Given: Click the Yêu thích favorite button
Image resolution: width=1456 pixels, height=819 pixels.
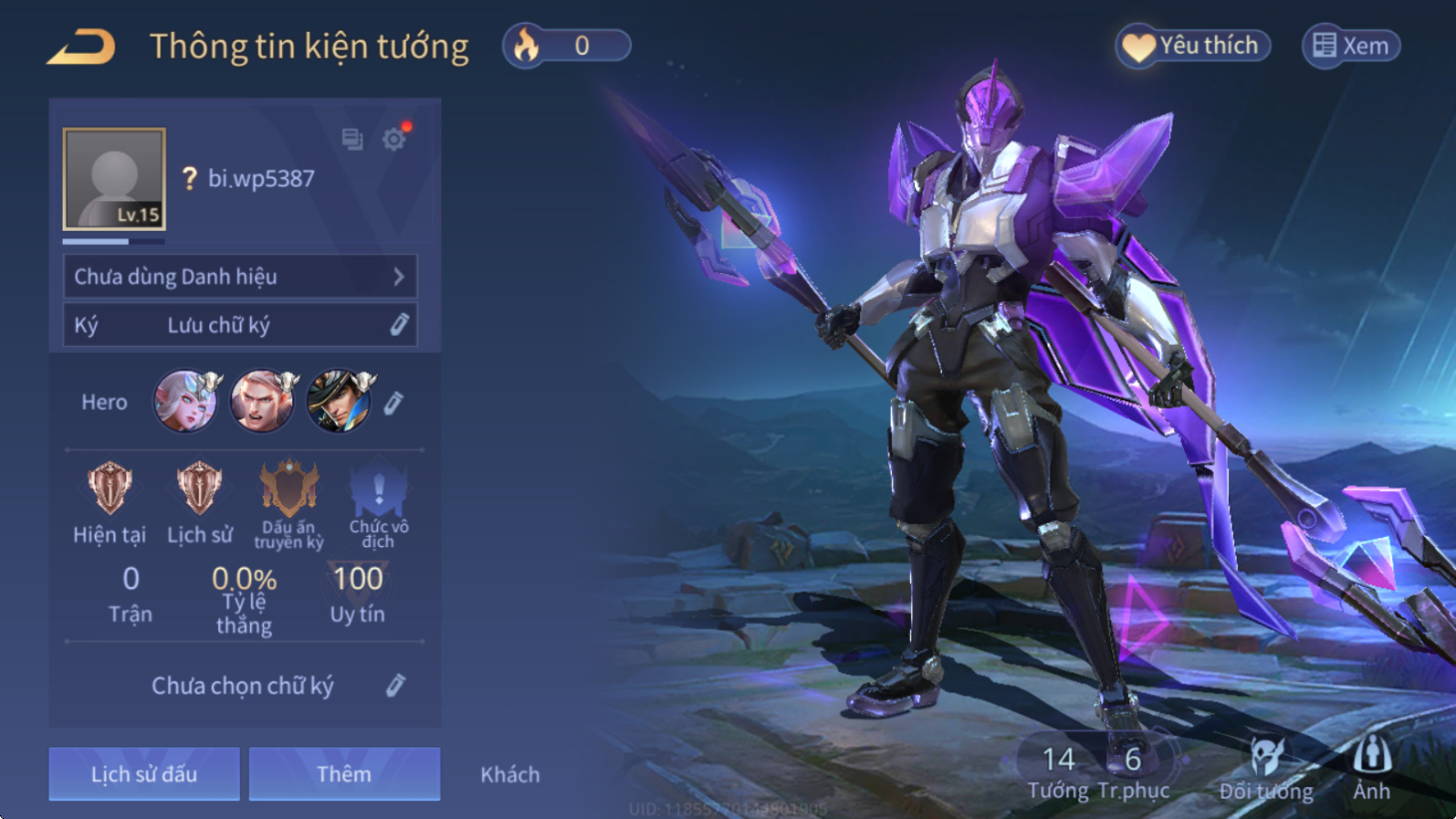Looking at the screenshot, I should tap(1193, 46).
